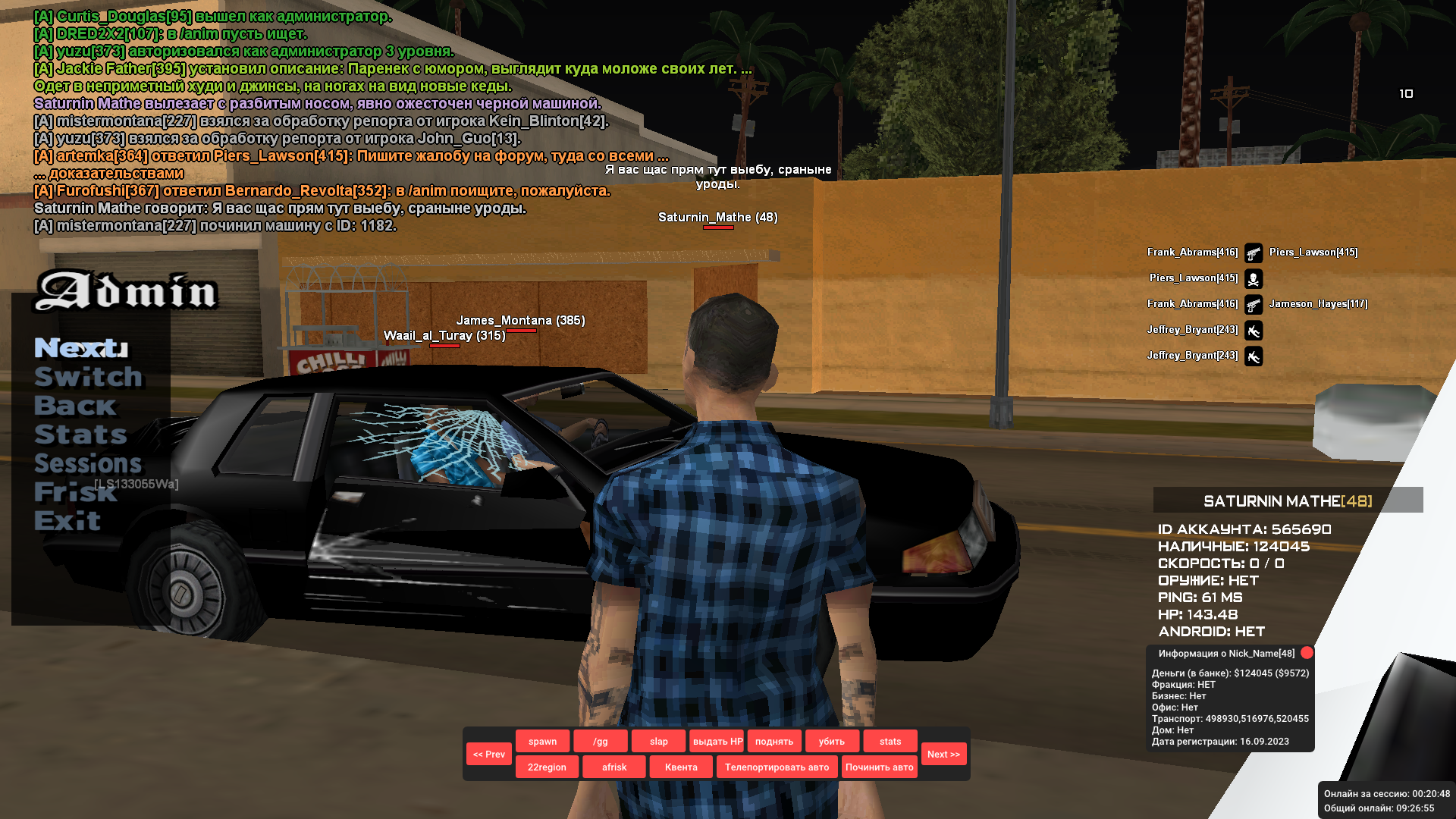The height and width of the screenshot is (819, 1456).
Task: Show player stats with the stats button
Action: point(890,741)
